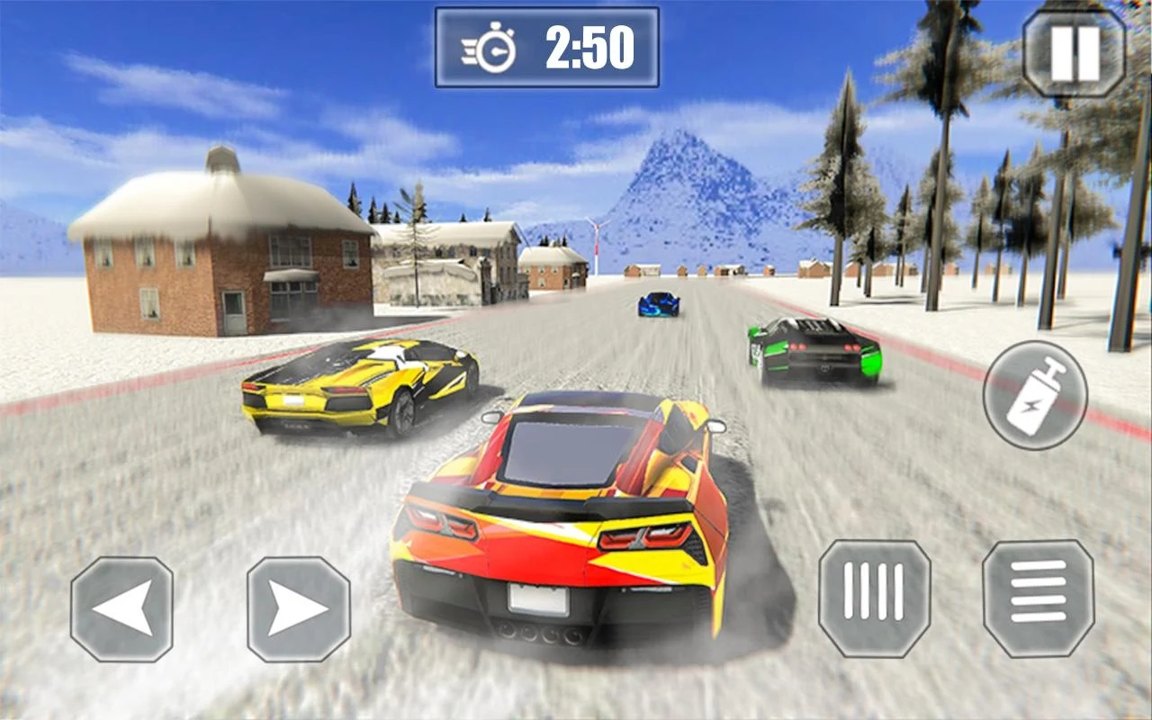Steer left with the left arrow button
Screen dimensions: 1152x720
point(122,609)
